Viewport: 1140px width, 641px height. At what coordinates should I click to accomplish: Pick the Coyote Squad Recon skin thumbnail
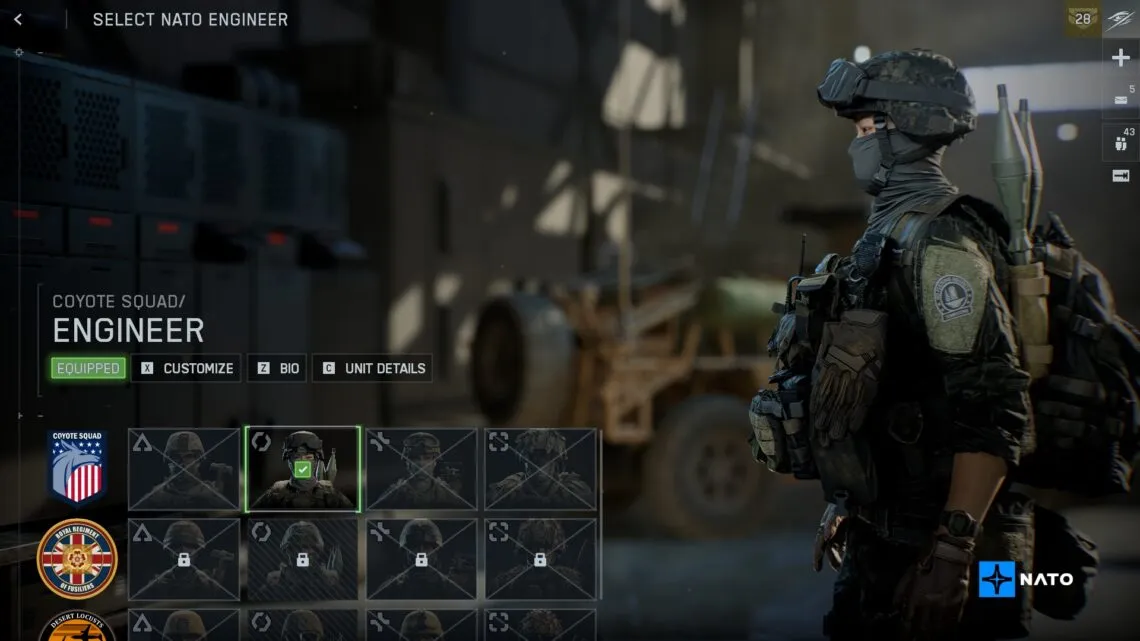pos(540,469)
